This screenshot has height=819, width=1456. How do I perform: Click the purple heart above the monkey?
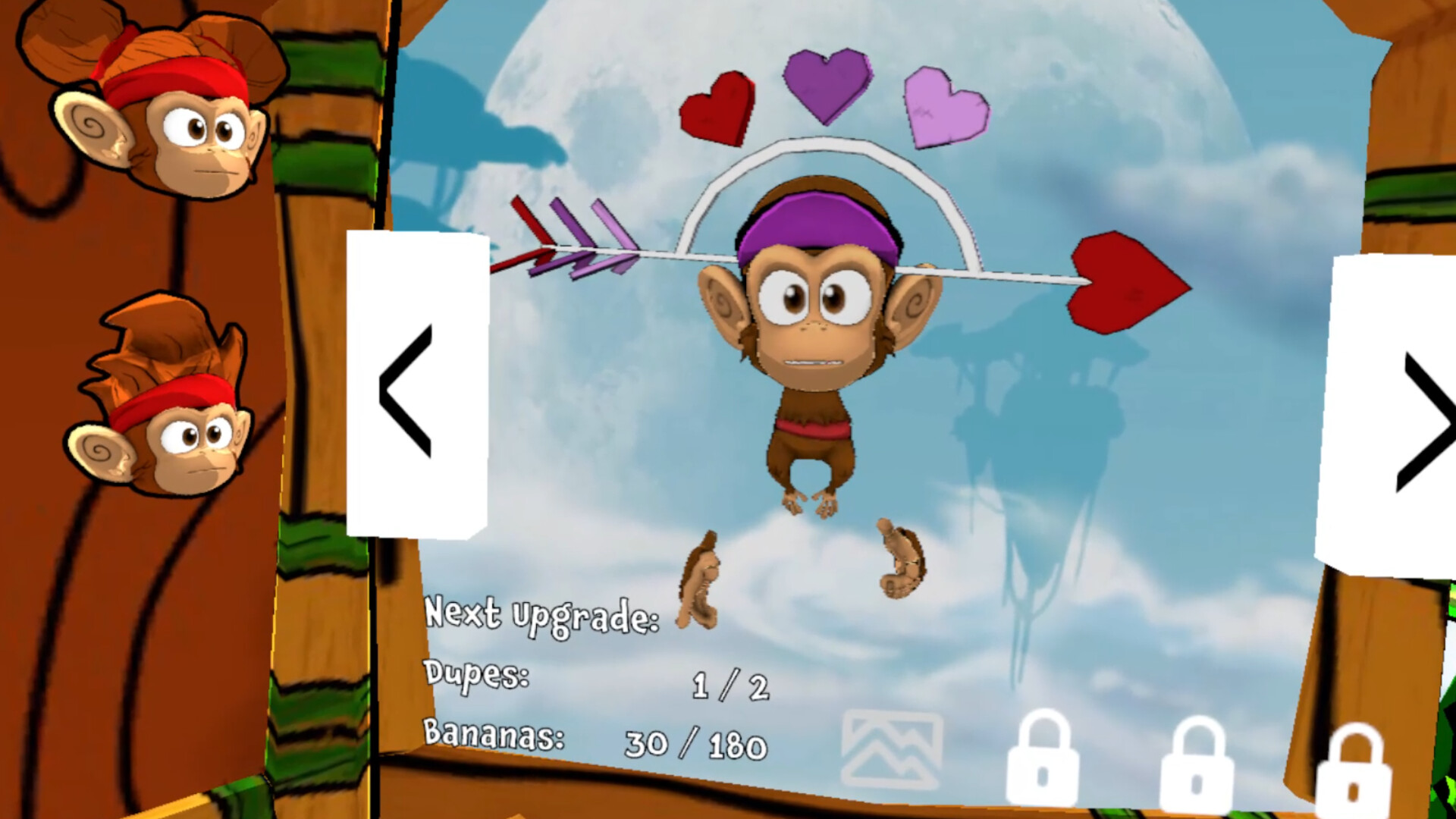(x=827, y=87)
